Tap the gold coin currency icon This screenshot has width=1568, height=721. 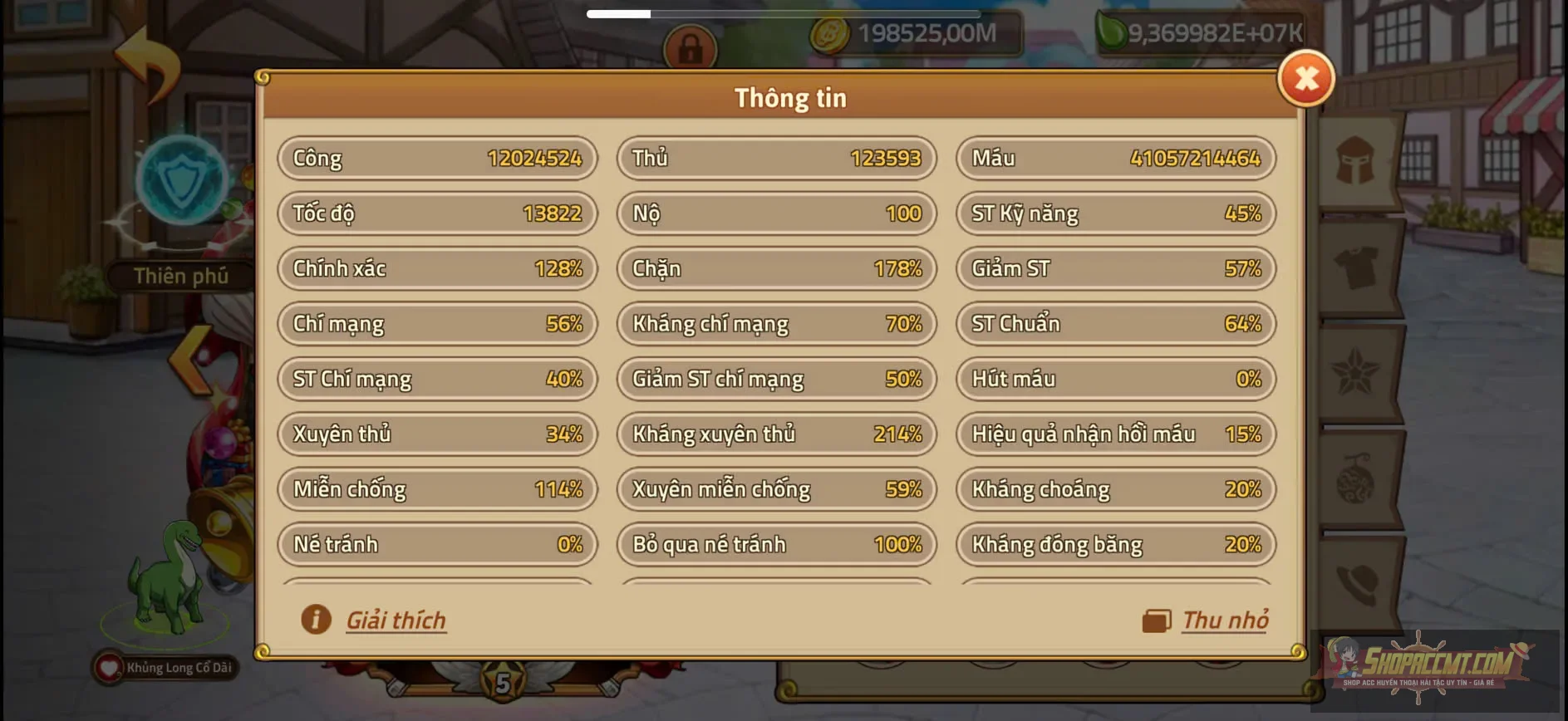point(828,37)
